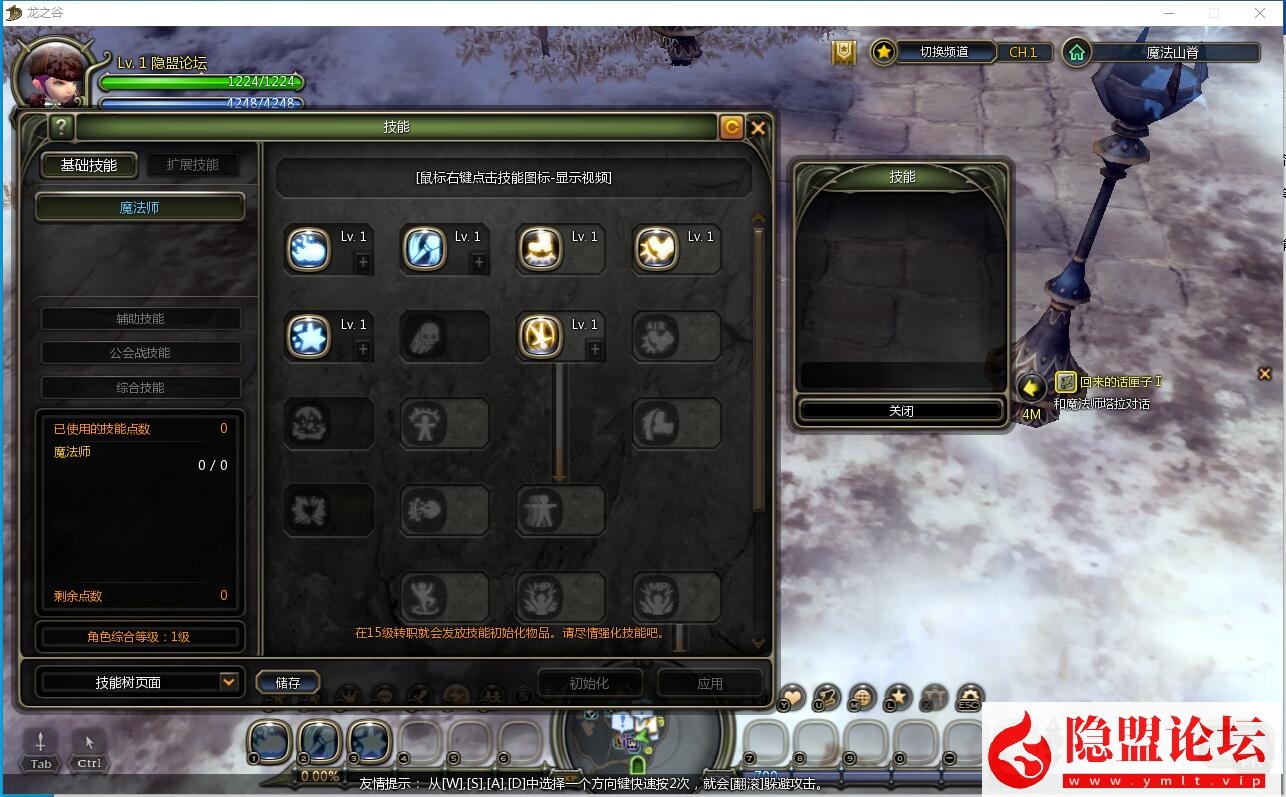Screen dimensions: 1286x797
Task: Reset skills with the 初始化 button
Action: (589, 683)
